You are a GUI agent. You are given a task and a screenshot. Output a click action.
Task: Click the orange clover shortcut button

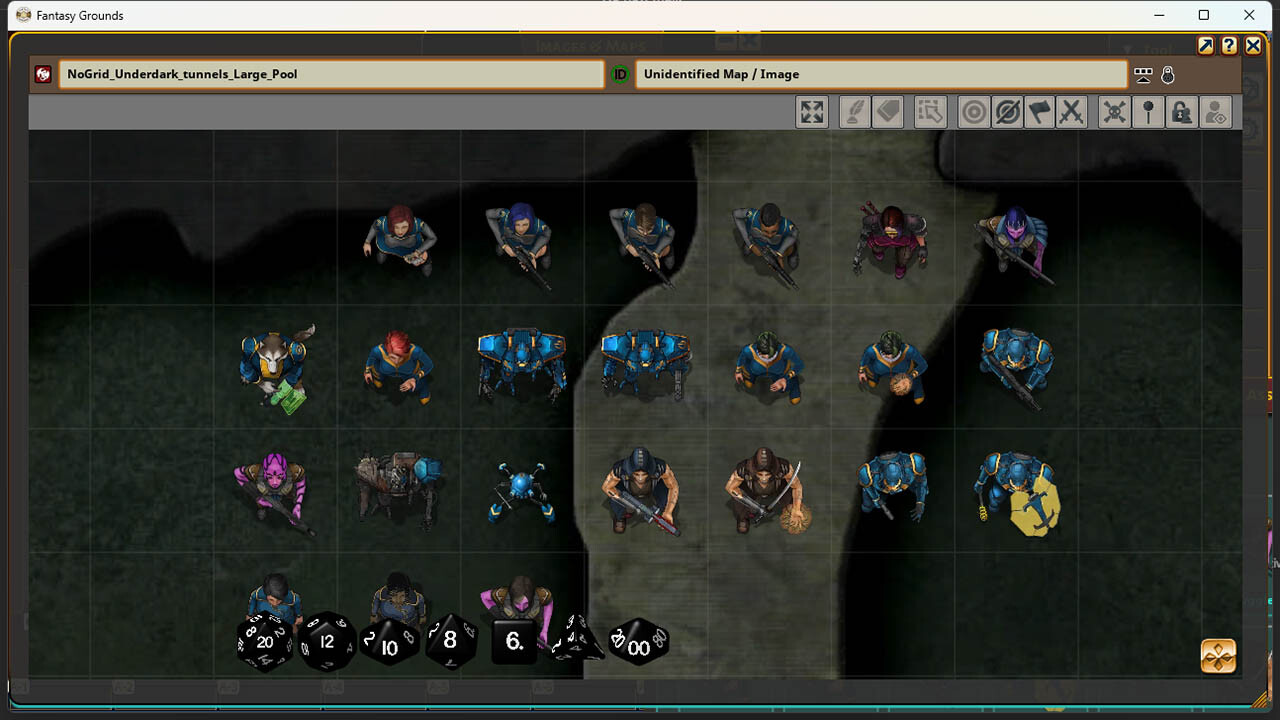(1216, 656)
